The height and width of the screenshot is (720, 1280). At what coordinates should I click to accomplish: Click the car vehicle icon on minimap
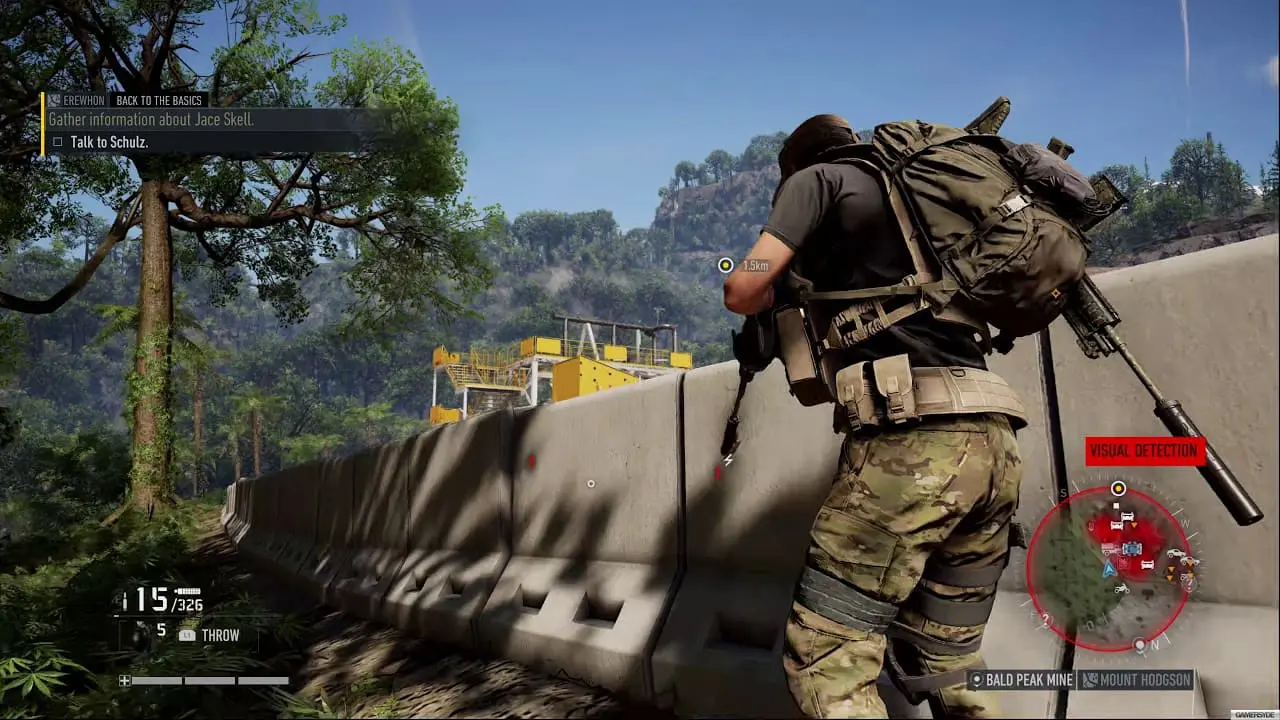click(1173, 552)
